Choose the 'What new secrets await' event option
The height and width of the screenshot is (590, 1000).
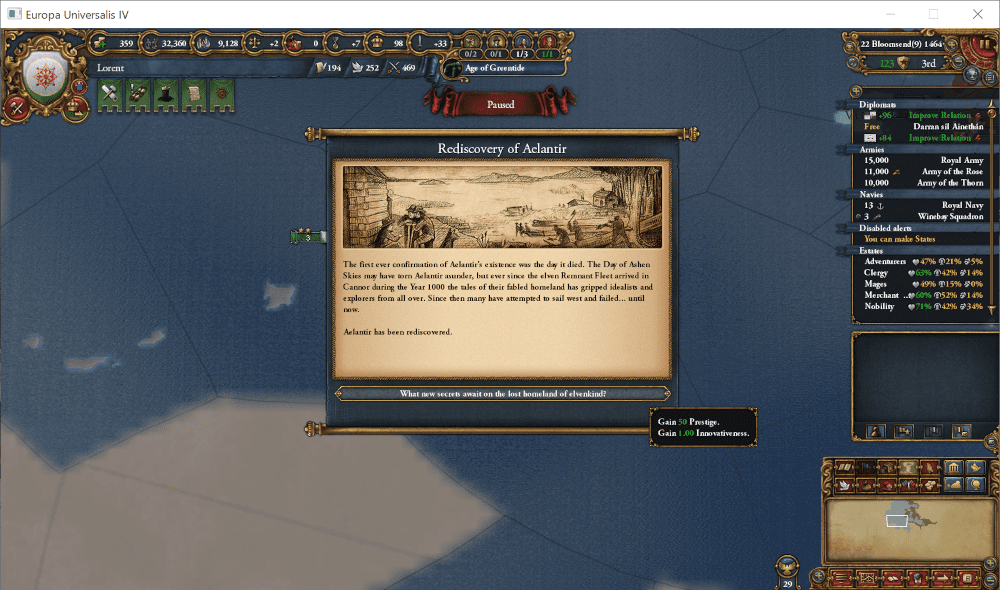(502, 394)
